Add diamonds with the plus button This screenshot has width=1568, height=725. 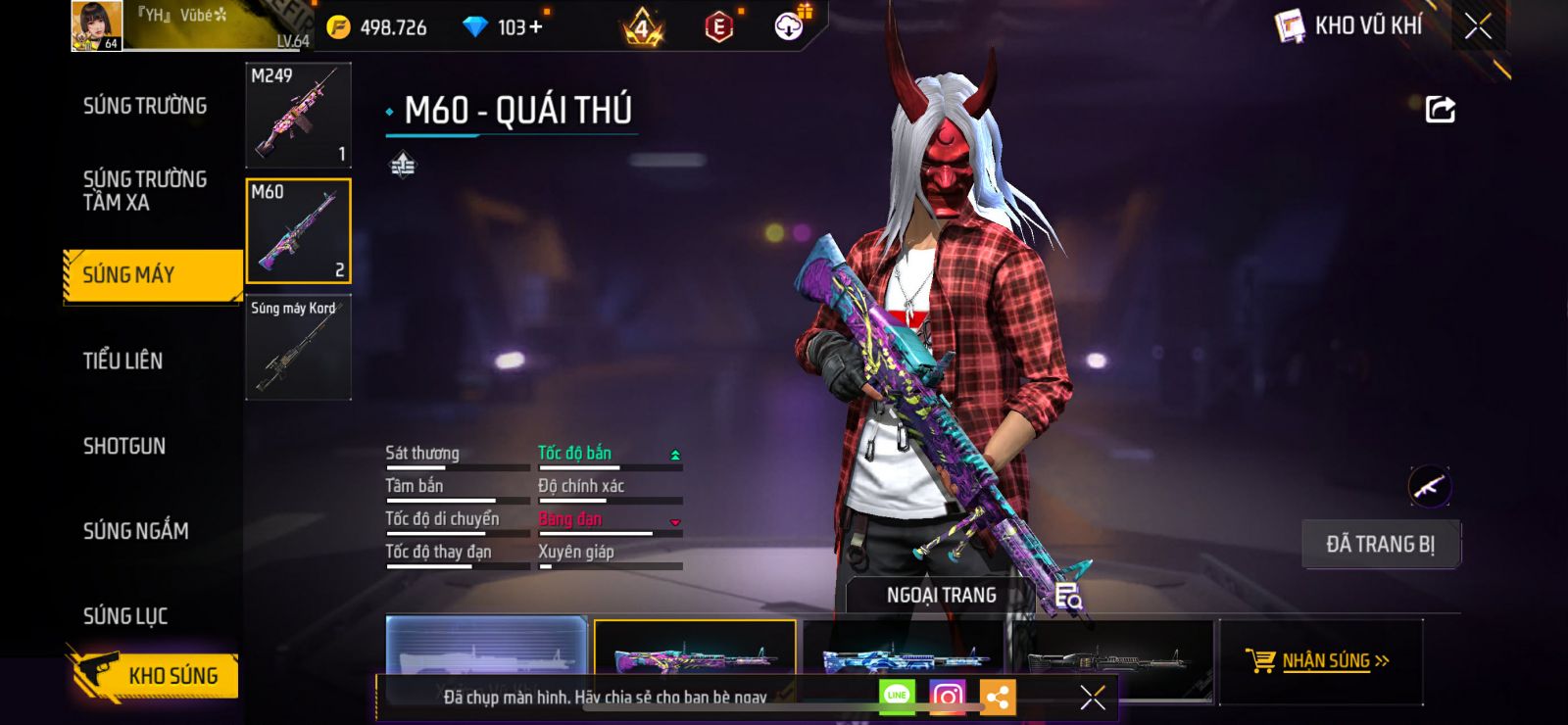tap(535, 27)
